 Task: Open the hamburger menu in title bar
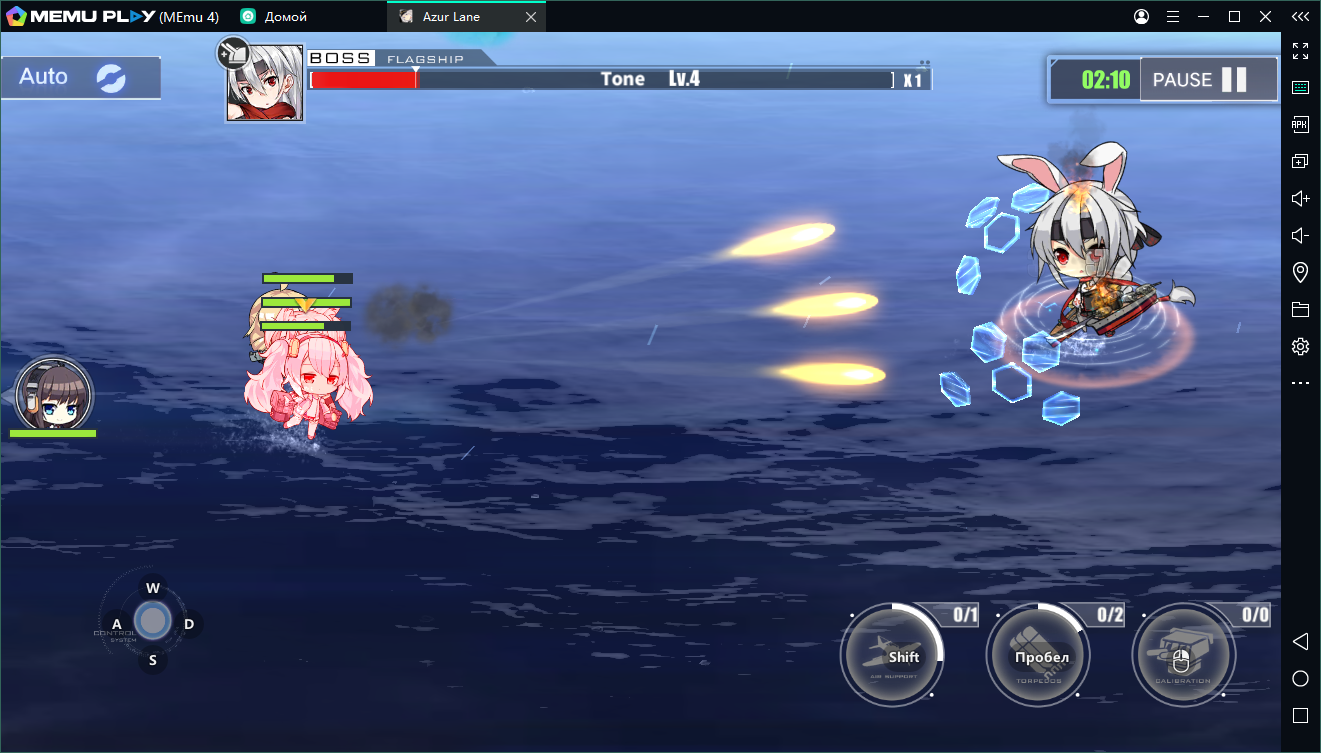tap(1172, 16)
